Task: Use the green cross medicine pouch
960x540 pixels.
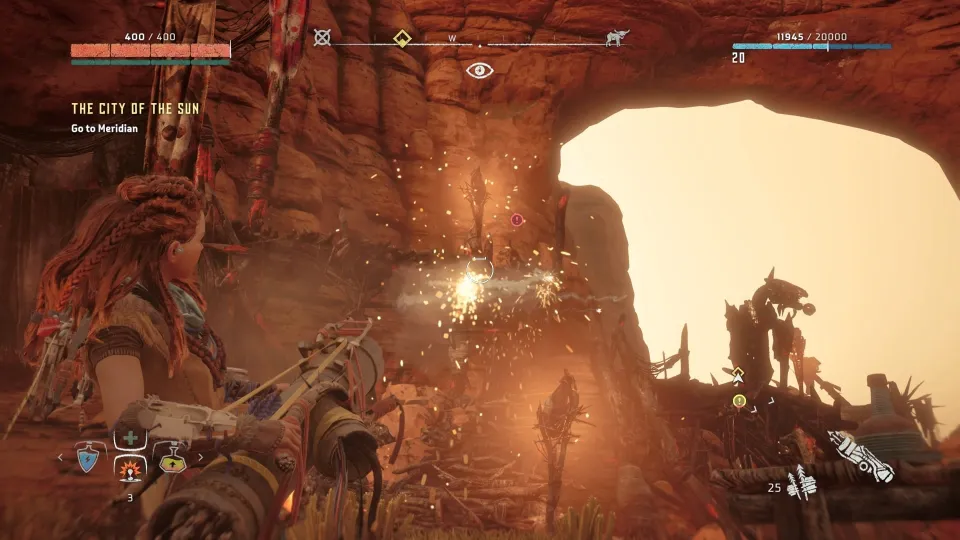Action: 129,438
